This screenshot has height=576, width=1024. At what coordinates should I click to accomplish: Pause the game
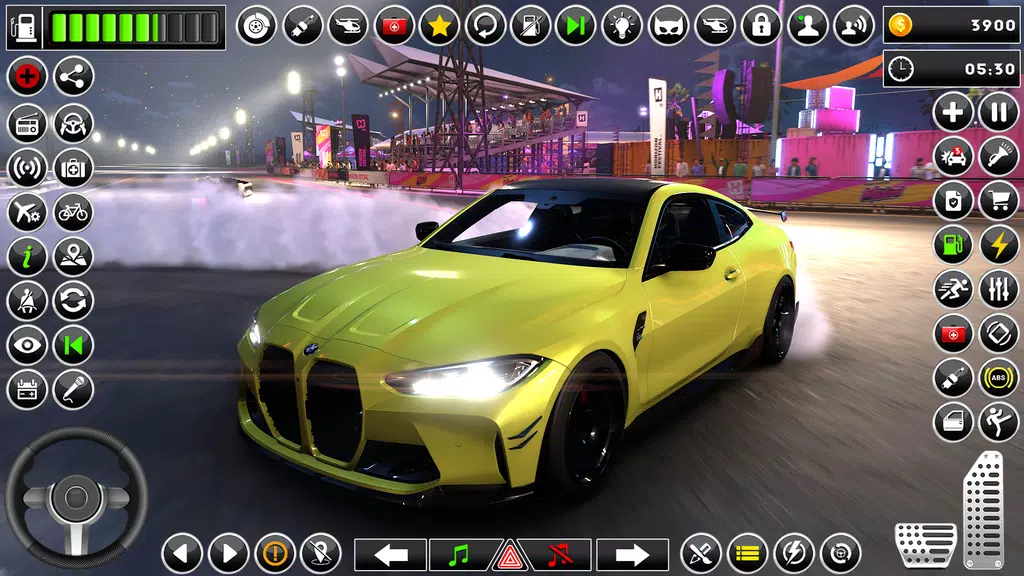(998, 111)
